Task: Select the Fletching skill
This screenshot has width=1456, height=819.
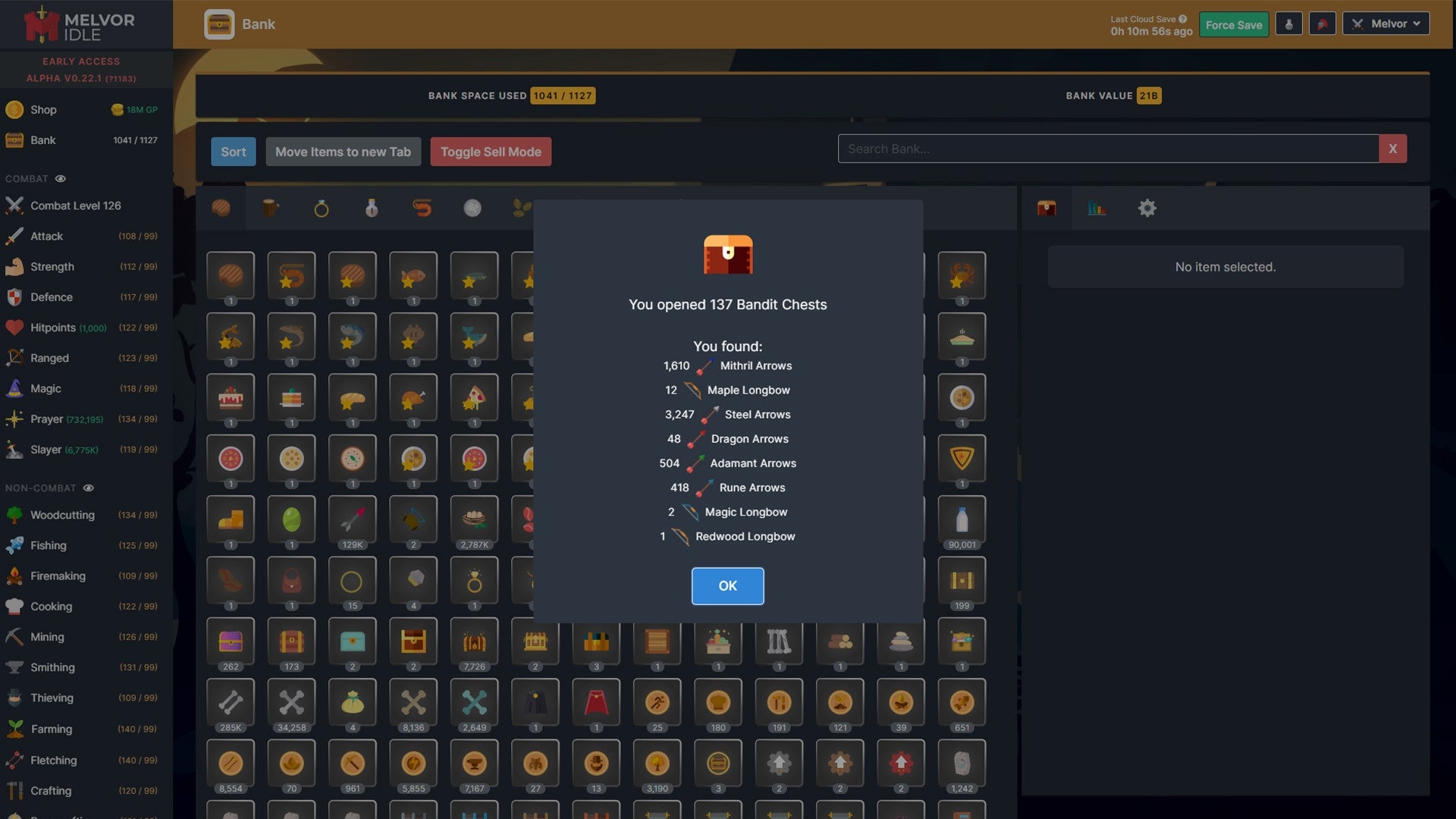Action: point(54,760)
